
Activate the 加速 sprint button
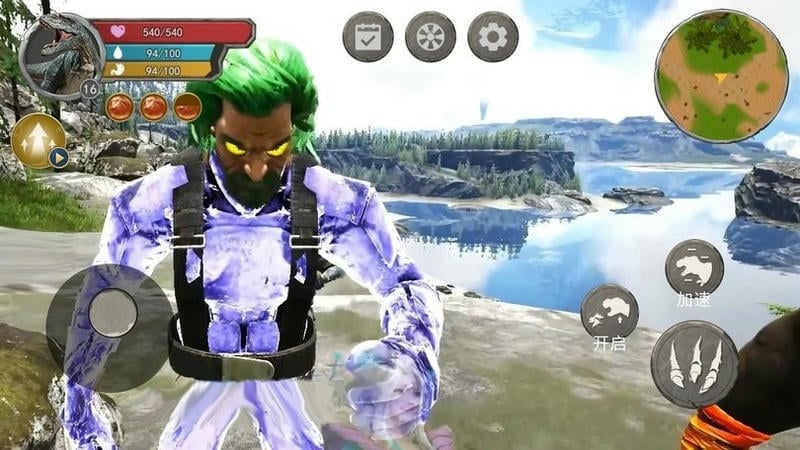pos(694,267)
